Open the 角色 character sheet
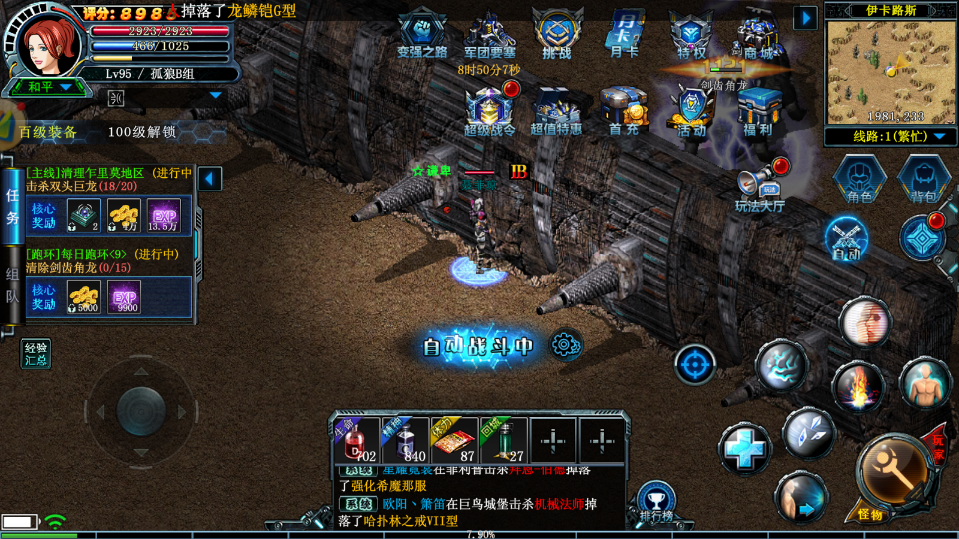This screenshot has height=539, width=959. (x=859, y=180)
